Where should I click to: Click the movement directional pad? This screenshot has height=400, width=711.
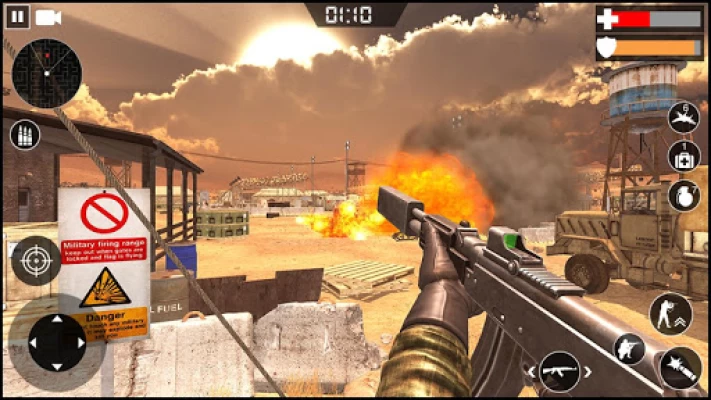coord(57,342)
